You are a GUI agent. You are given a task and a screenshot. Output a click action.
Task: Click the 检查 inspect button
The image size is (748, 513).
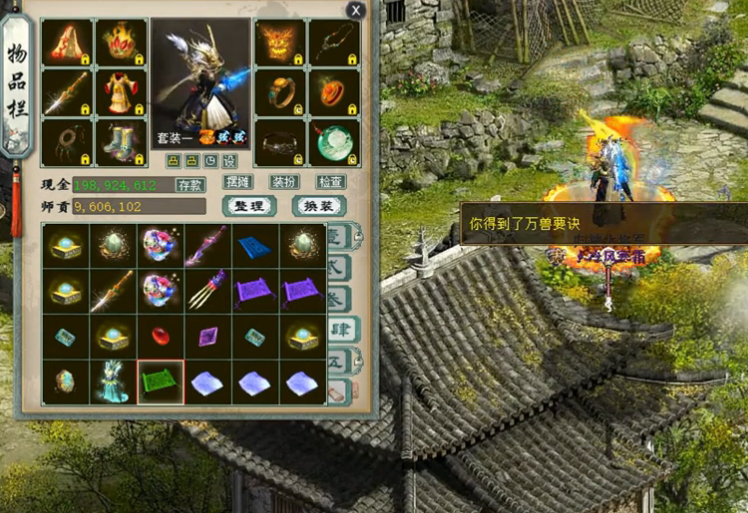331,182
